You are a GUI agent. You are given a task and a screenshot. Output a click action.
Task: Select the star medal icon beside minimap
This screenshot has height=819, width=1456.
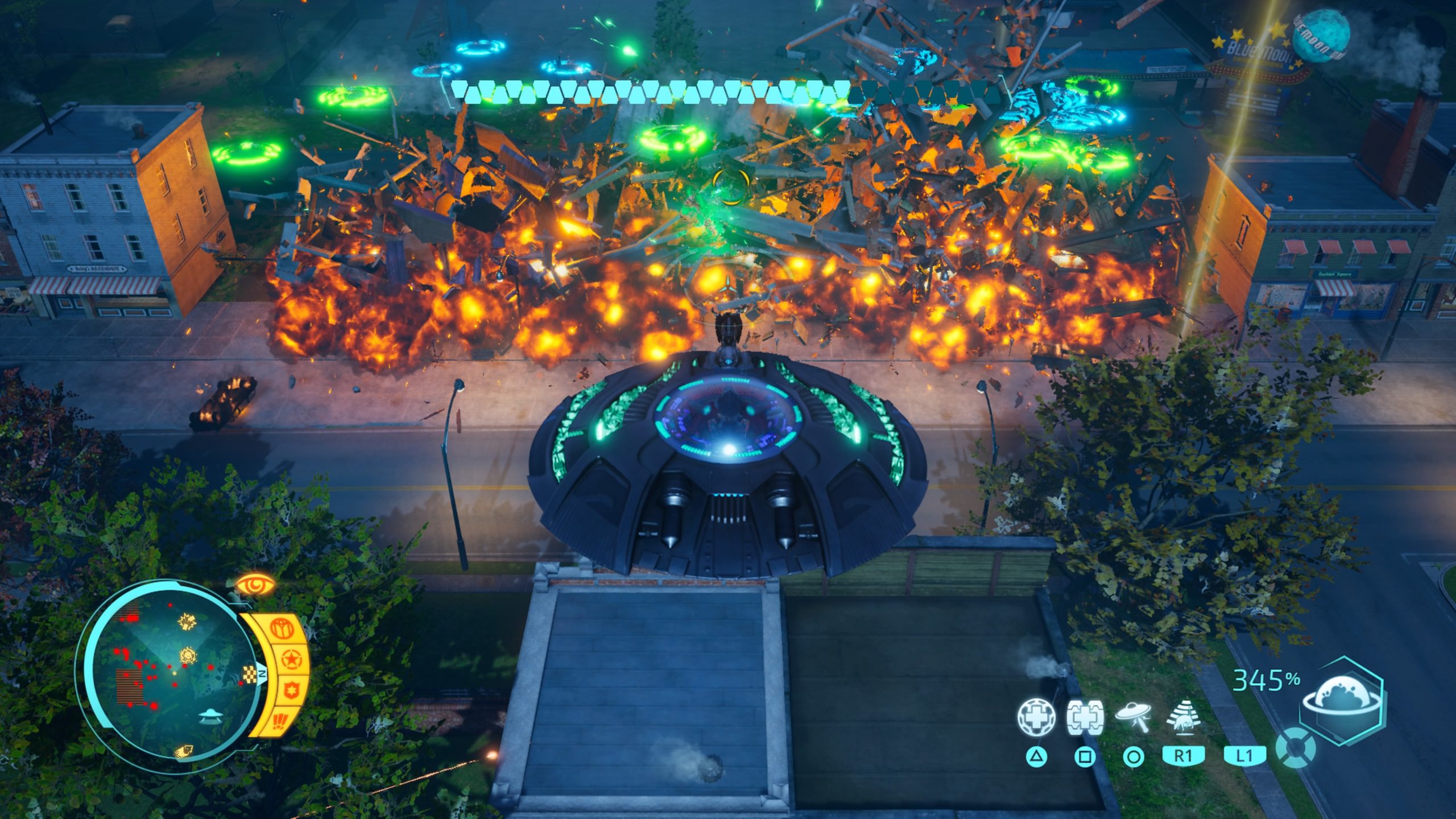[x=292, y=658]
